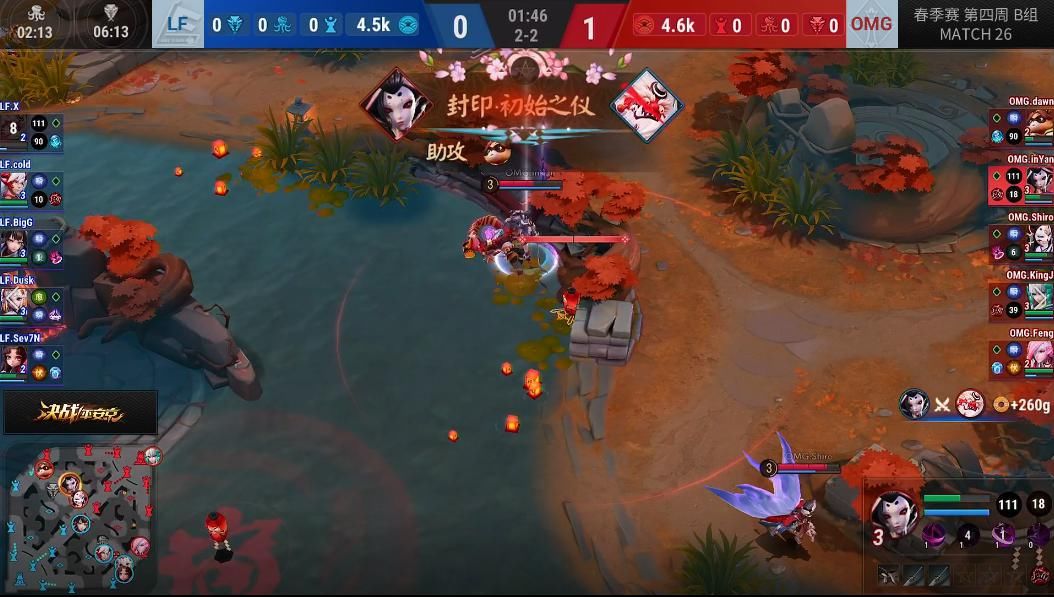The height and width of the screenshot is (597, 1054).
Task: Click the LF team logo
Action: [x=177, y=24]
